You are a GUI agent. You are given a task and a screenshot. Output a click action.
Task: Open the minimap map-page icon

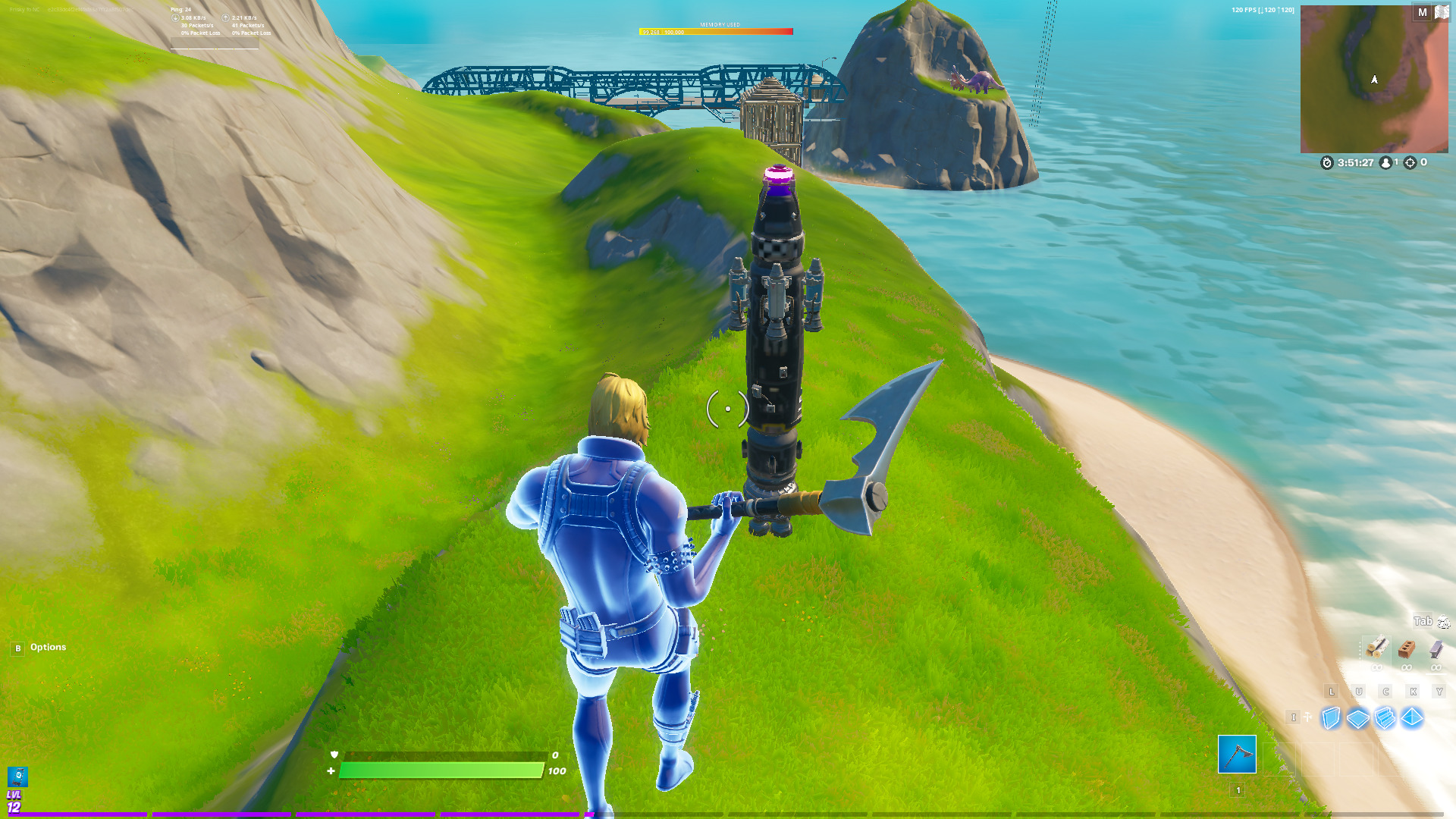click(x=1441, y=12)
